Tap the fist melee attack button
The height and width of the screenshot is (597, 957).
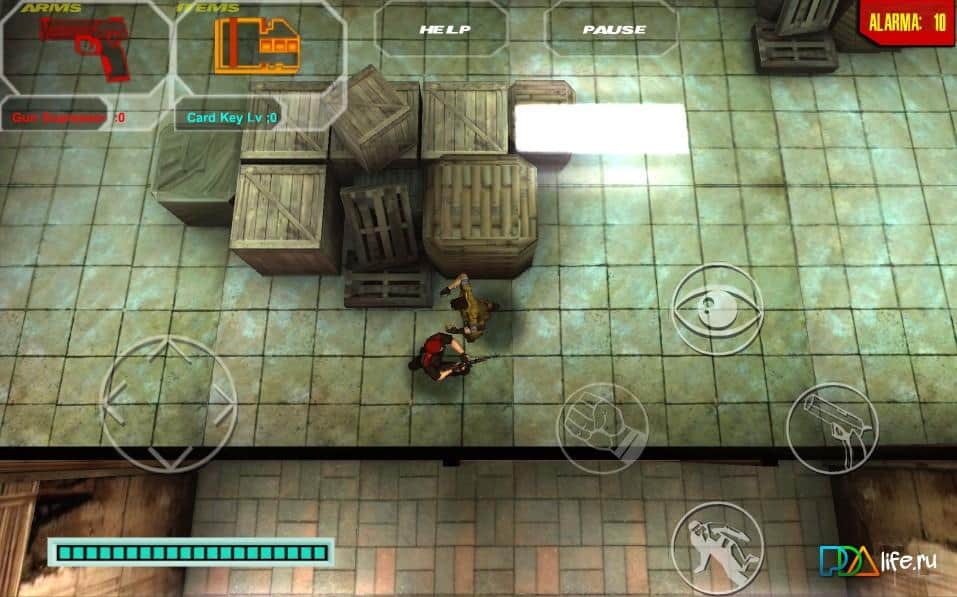602,428
